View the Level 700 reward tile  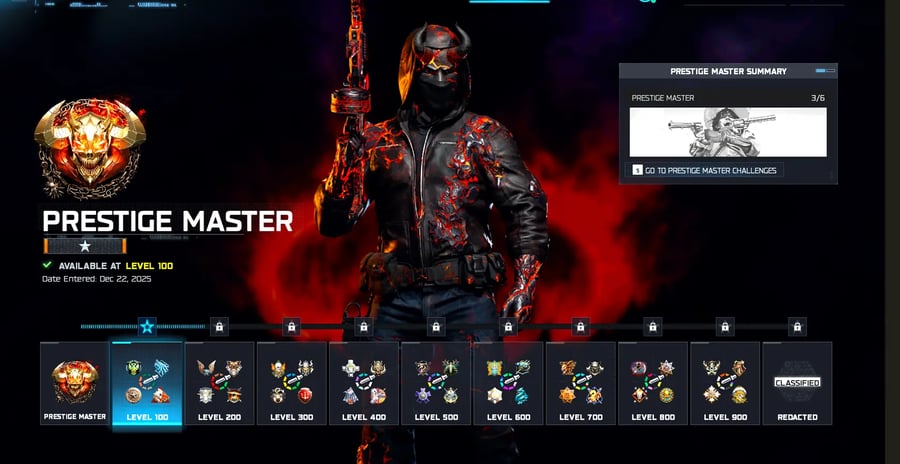pos(580,383)
